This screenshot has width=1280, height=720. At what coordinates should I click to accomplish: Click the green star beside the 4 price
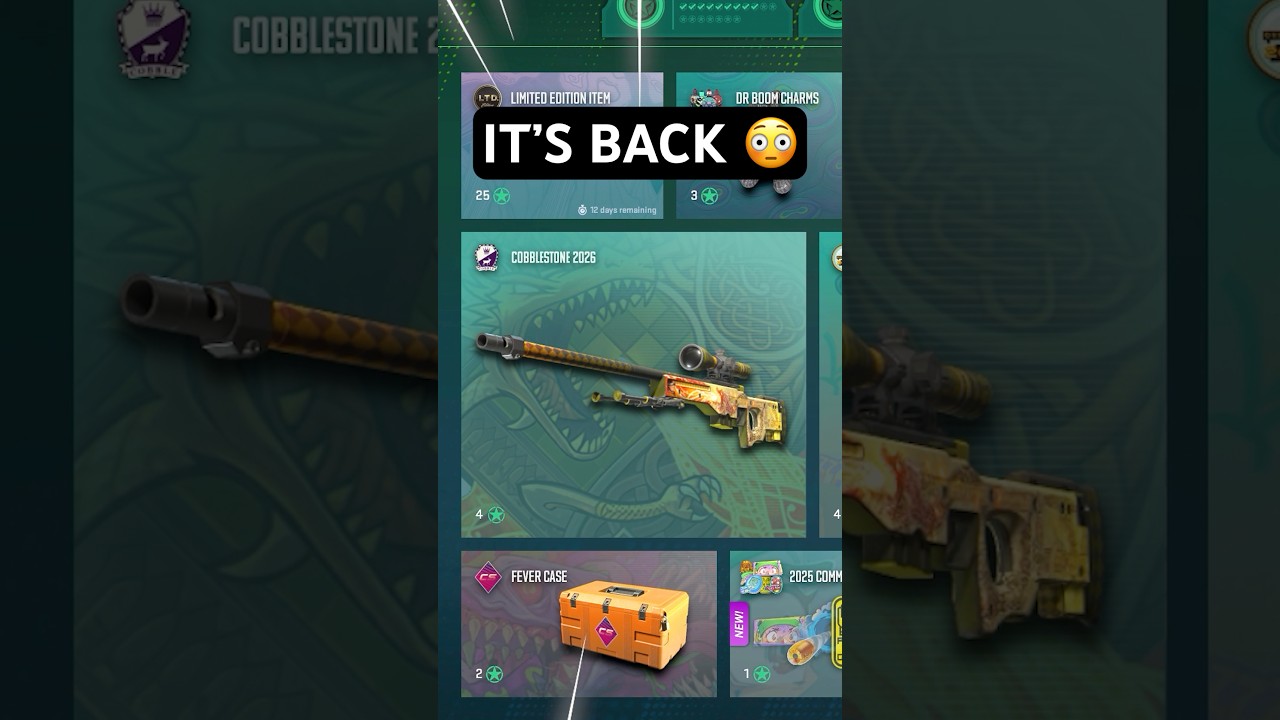497,513
